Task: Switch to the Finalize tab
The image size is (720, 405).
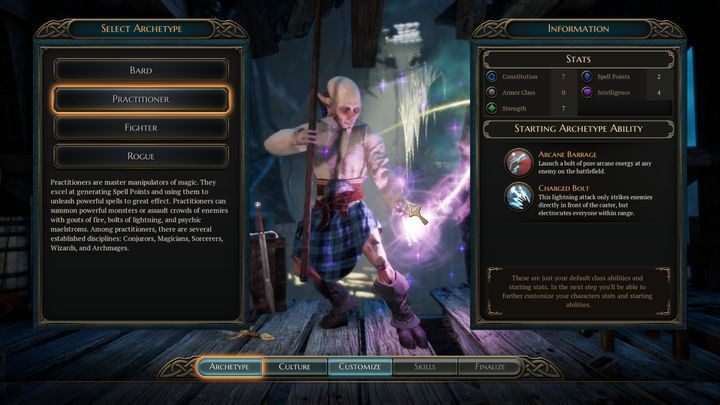Action: coord(490,367)
